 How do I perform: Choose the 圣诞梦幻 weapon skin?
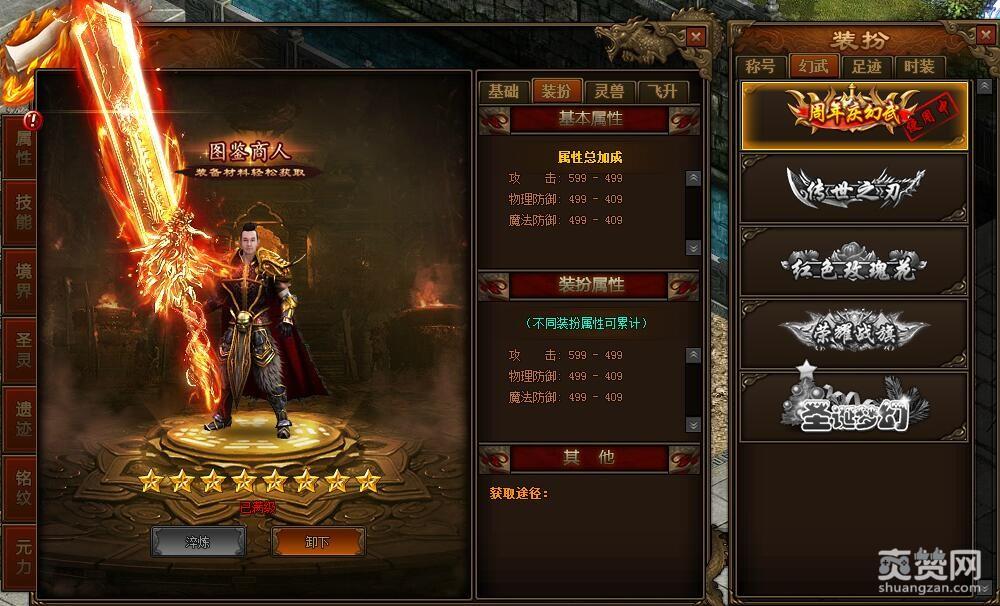(x=854, y=406)
